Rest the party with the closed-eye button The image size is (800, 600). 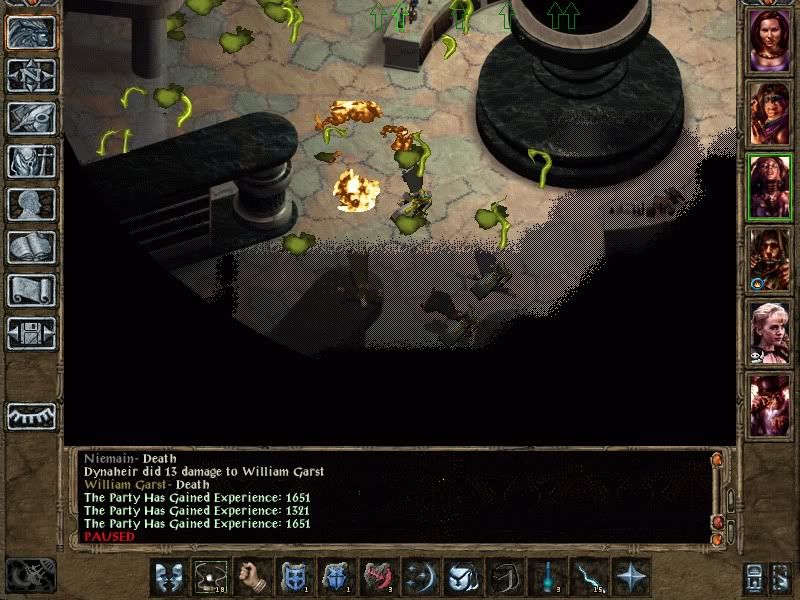(x=31, y=417)
